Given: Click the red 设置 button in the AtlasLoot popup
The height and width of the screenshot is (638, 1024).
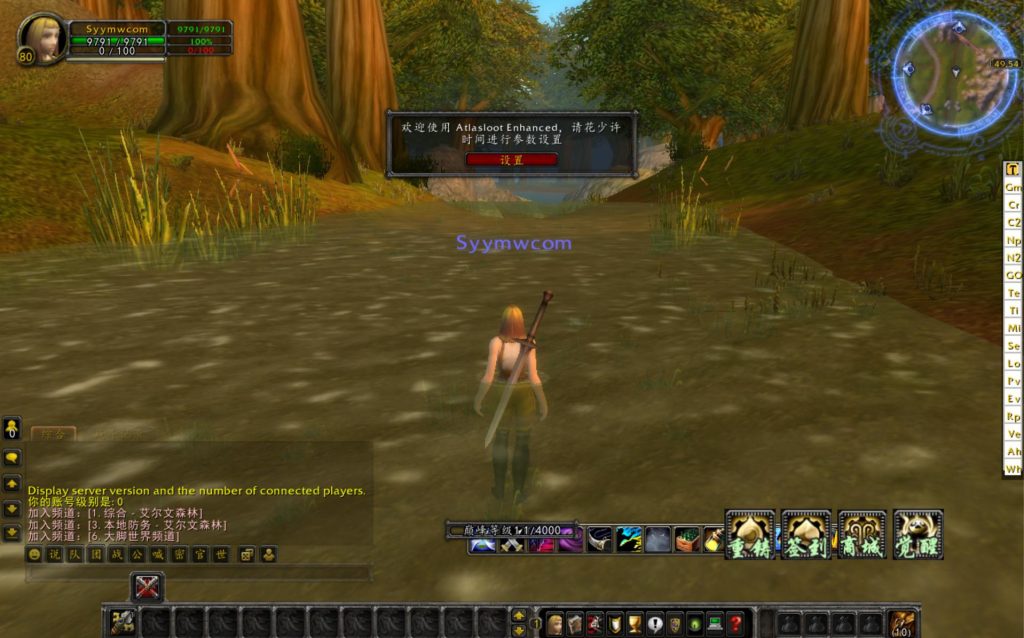Looking at the screenshot, I should tap(511, 160).
